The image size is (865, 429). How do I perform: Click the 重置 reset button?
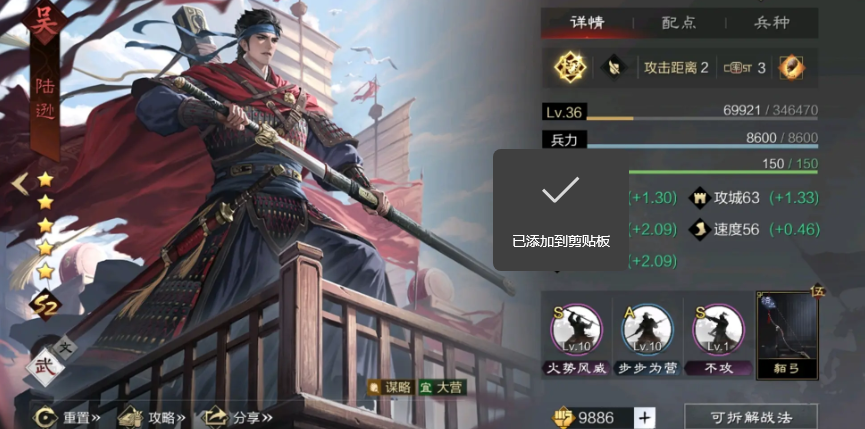click(x=68, y=417)
